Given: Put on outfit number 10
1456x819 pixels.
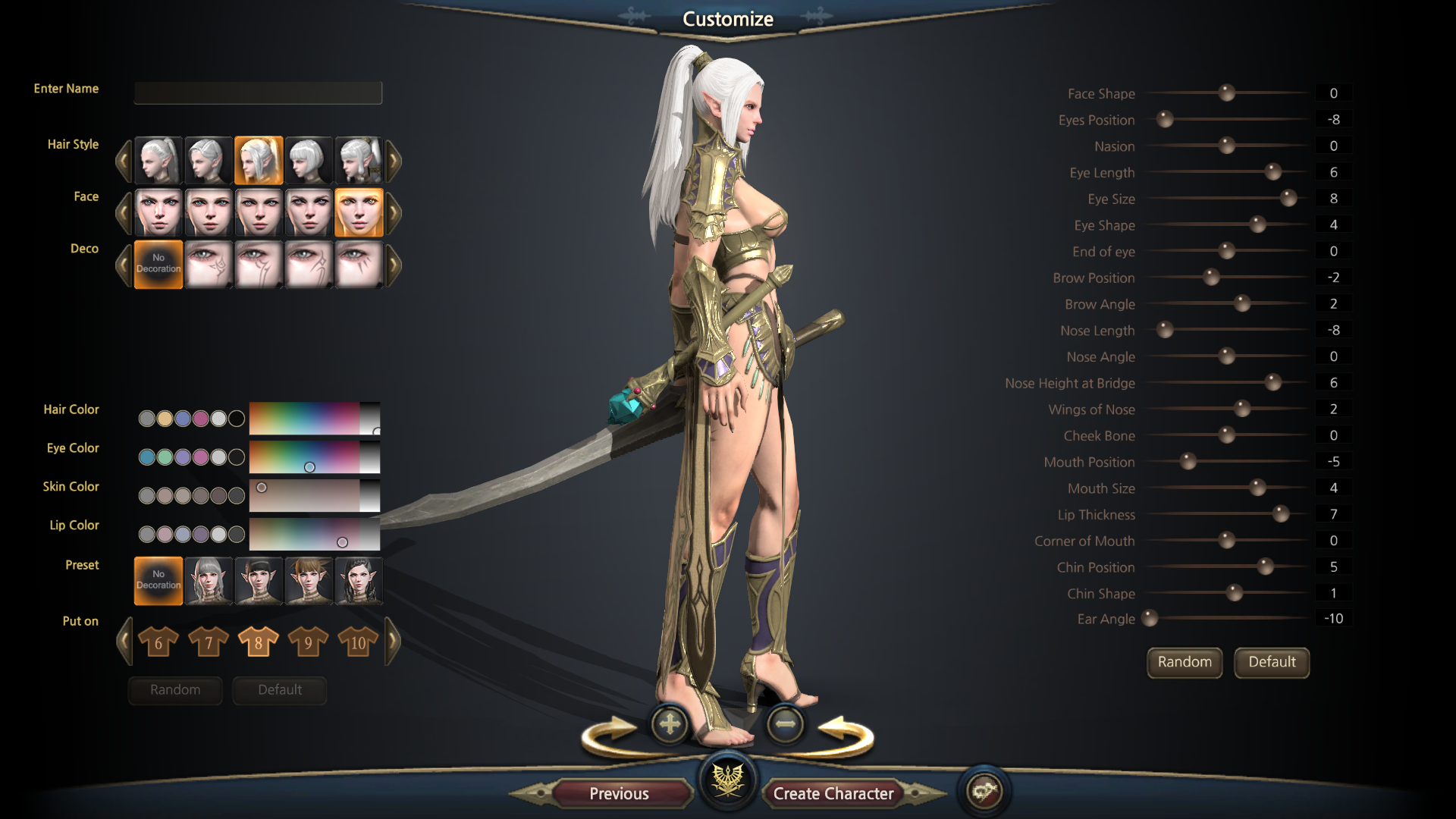Looking at the screenshot, I should tap(358, 642).
